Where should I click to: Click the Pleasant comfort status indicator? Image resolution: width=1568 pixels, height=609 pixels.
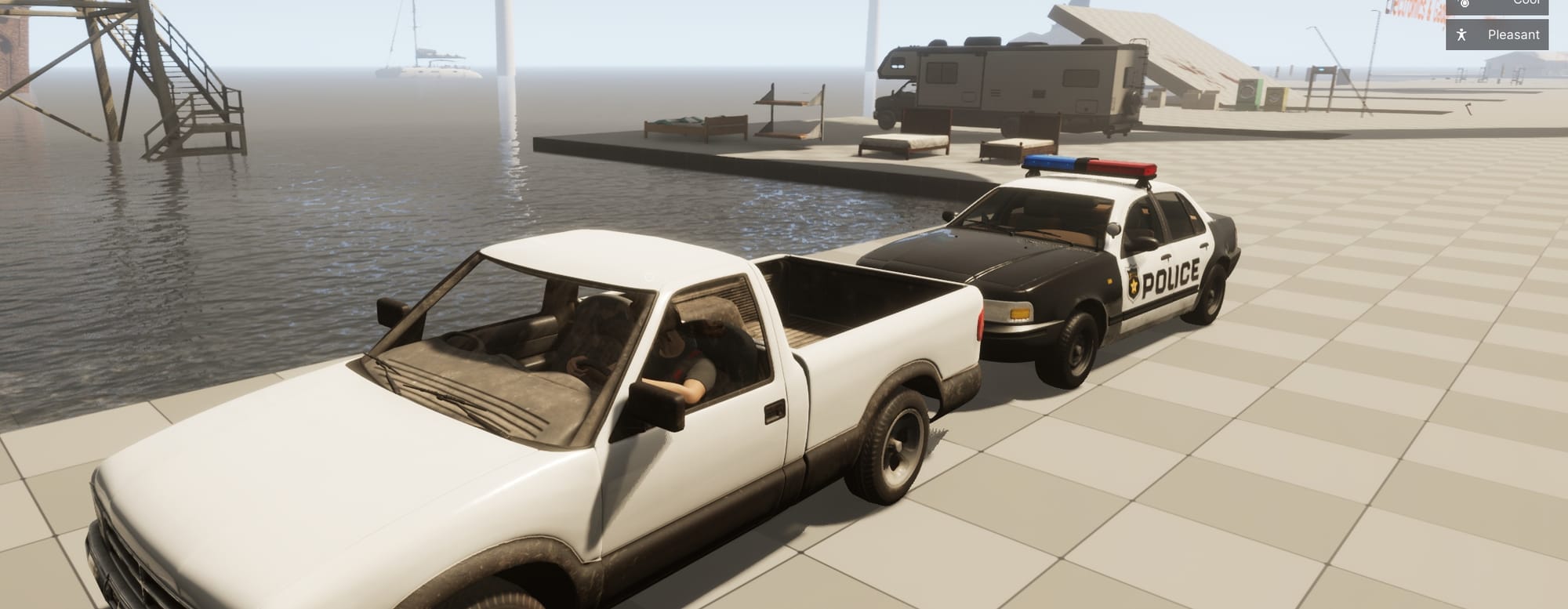coord(1497,35)
